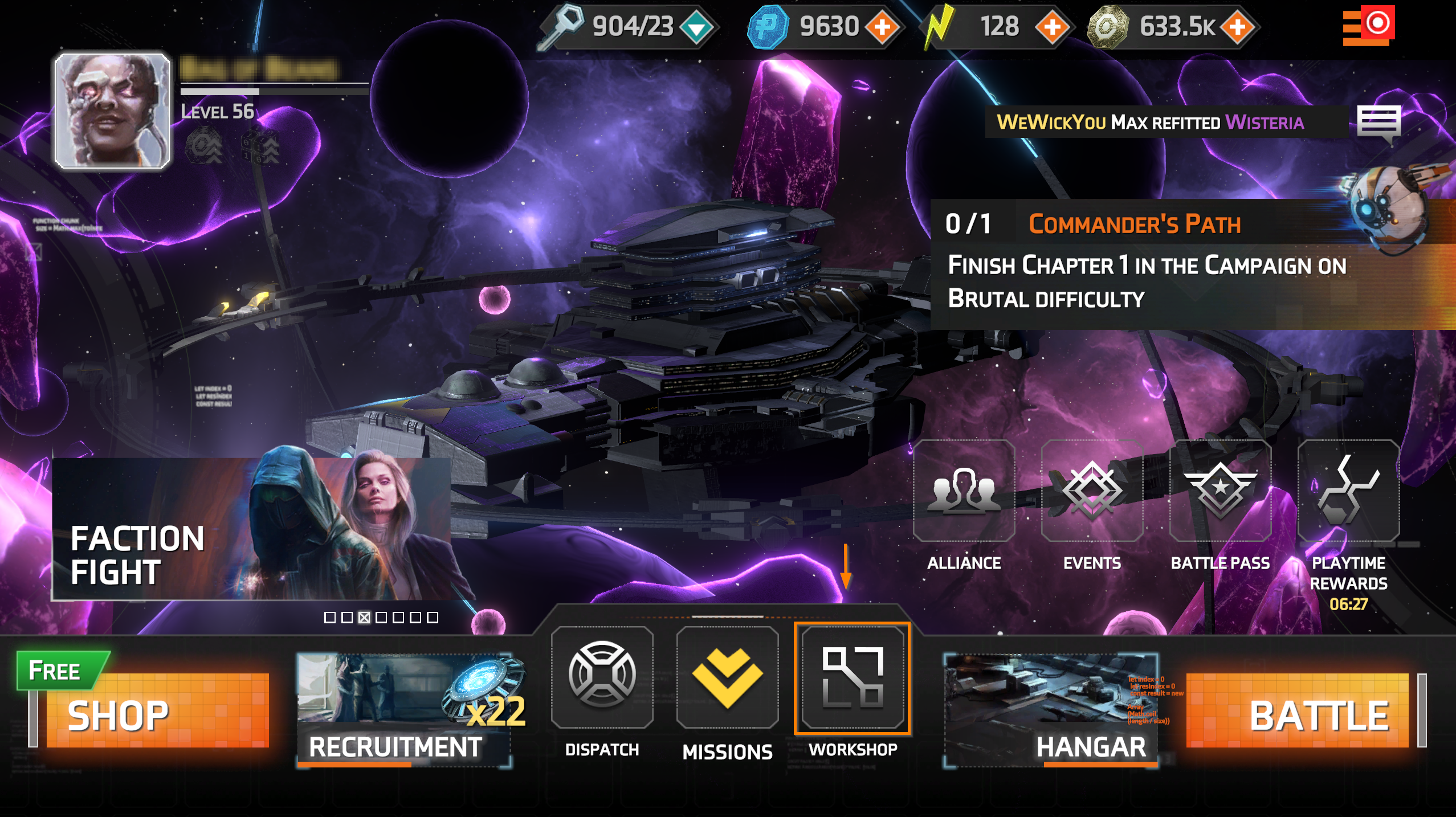This screenshot has height=817, width=1456.
Task: Open the Recruitment panel
Action: (x=404, y=710)
